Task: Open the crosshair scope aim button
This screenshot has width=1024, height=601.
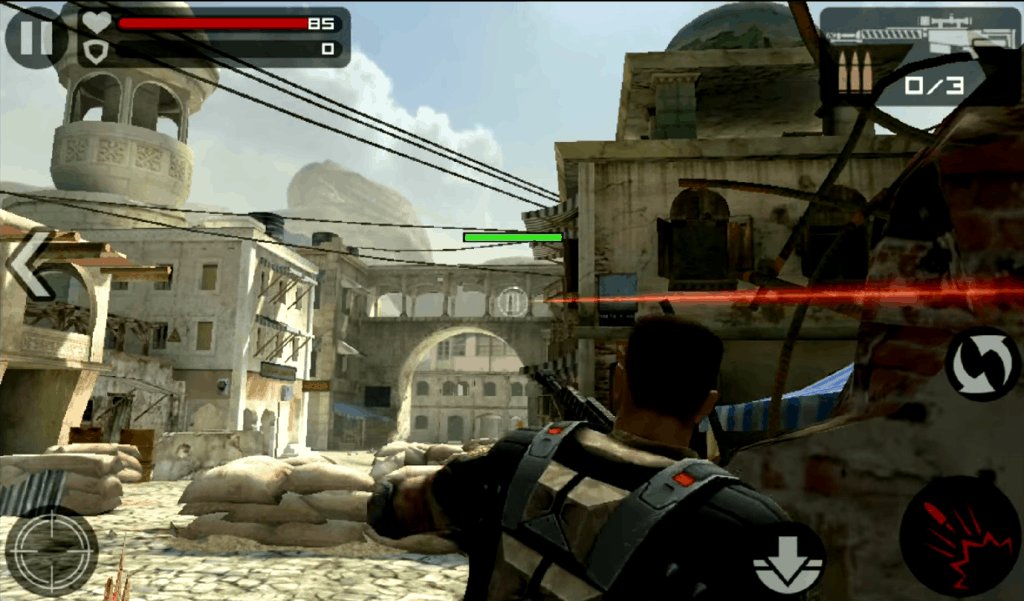Action: pos(51,550)
